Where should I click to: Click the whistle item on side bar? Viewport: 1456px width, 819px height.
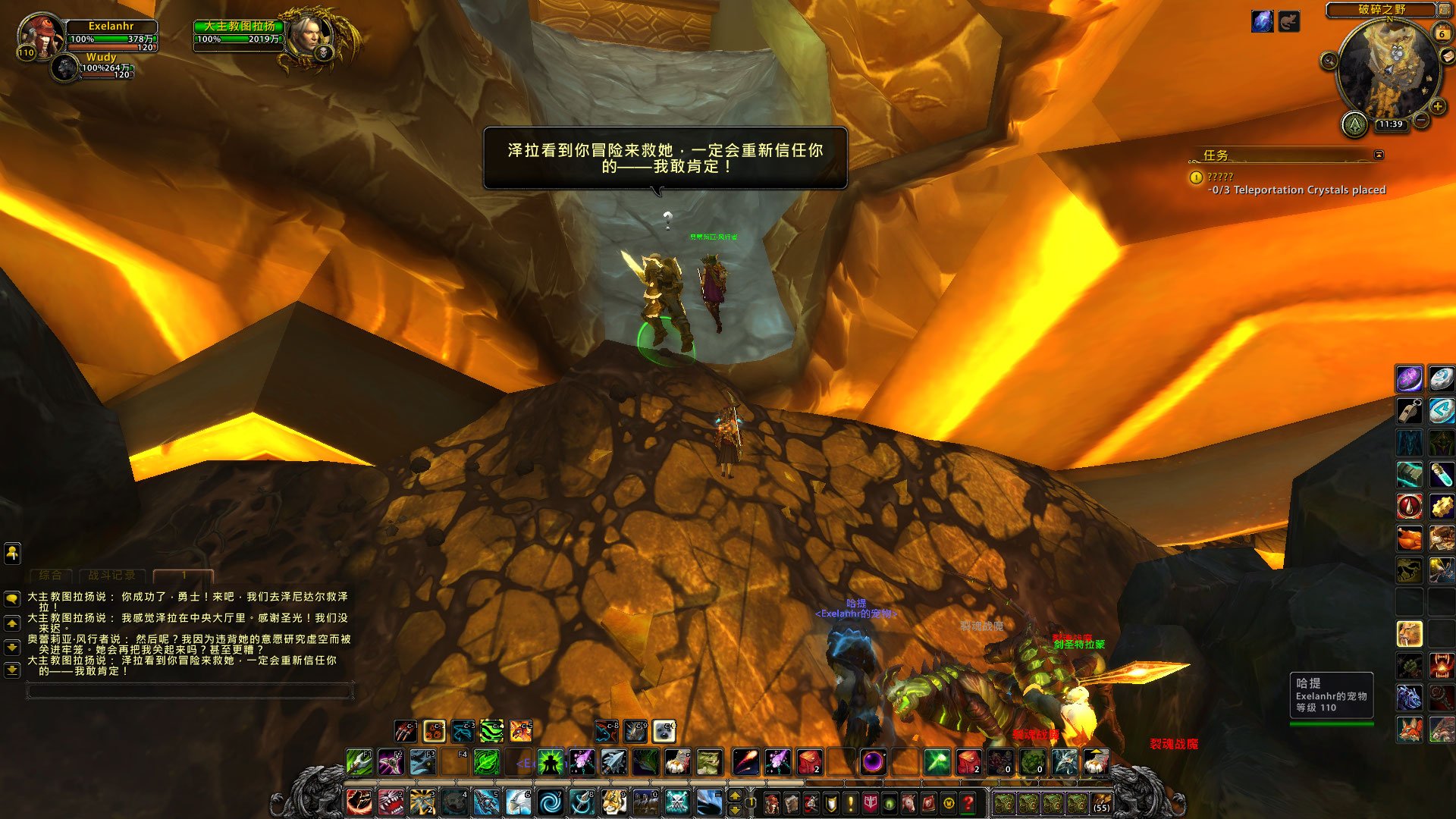(x=1409, y=411)
